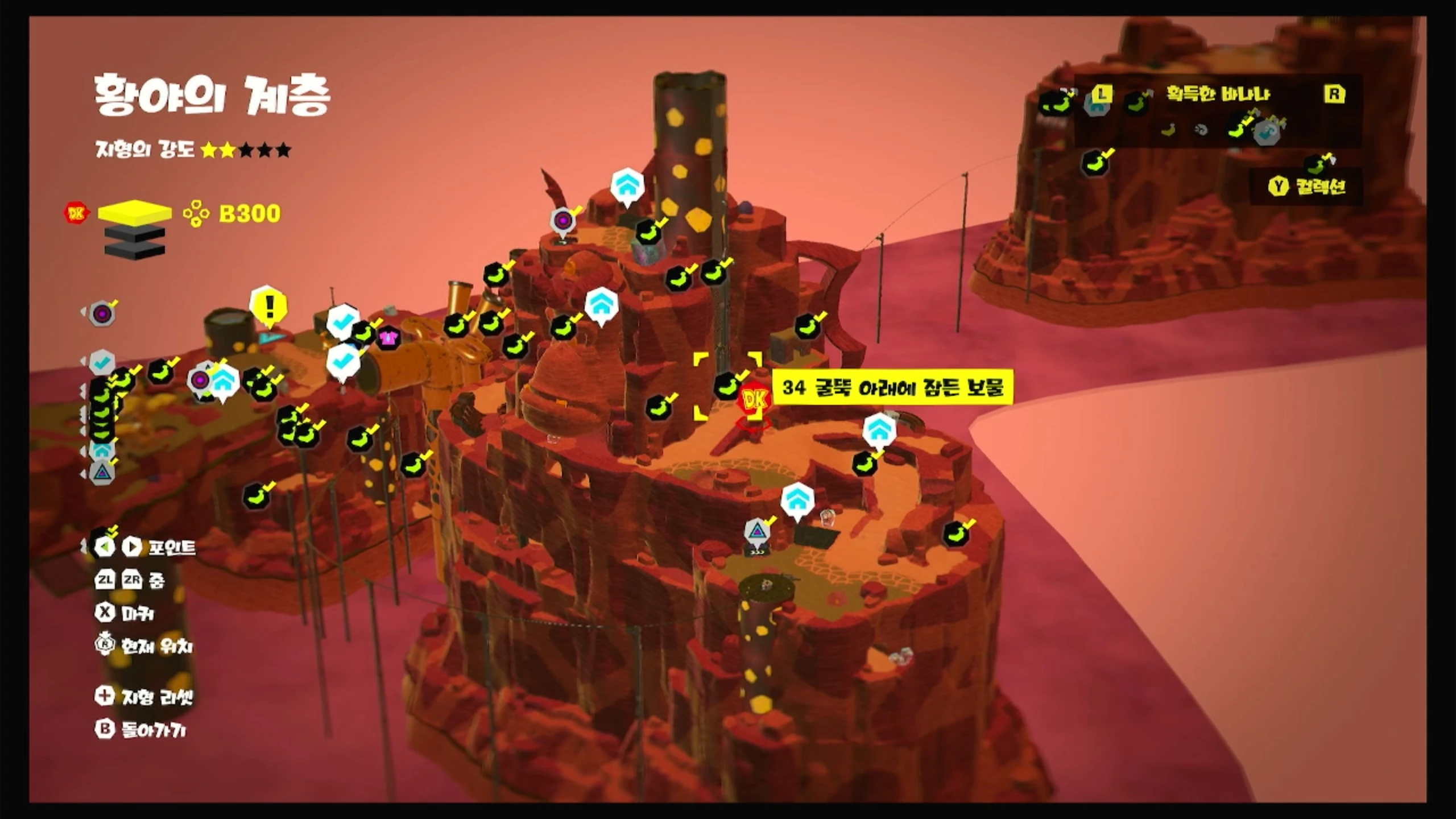This screenshot has width=1456, height=819.
Task: Select the triangle marker with yellow checkmark on plateau
Action: coord(757,532)
